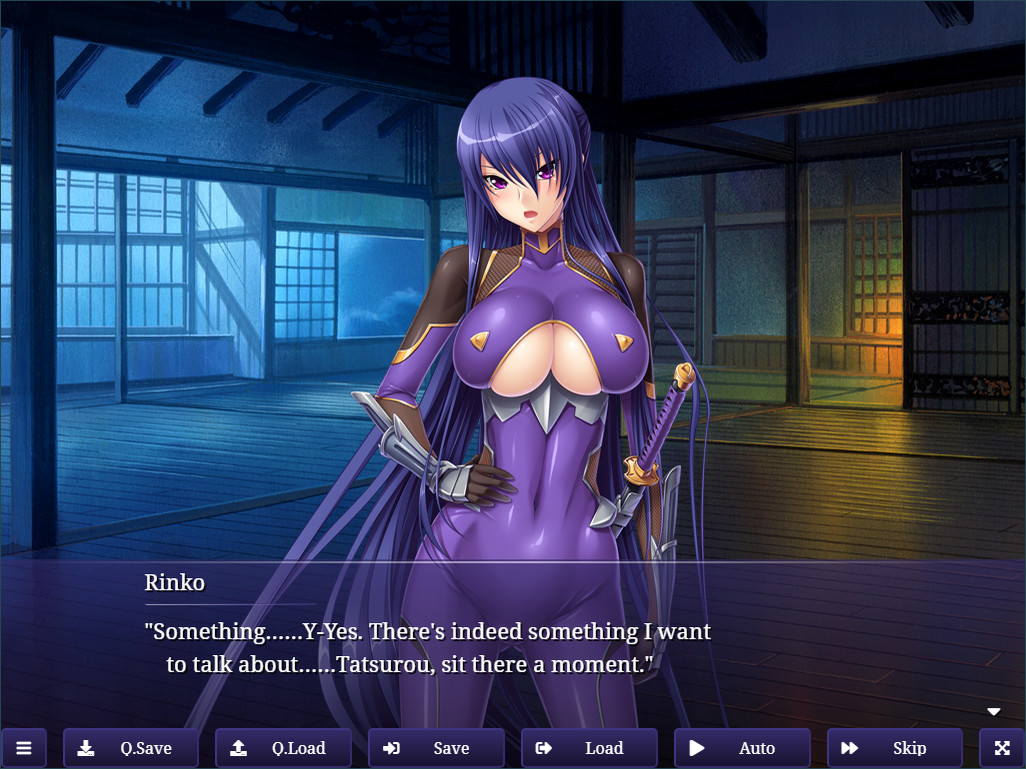Skip through the dialogue
This screenshot has height=769, width=1026.
click(894, 748)
